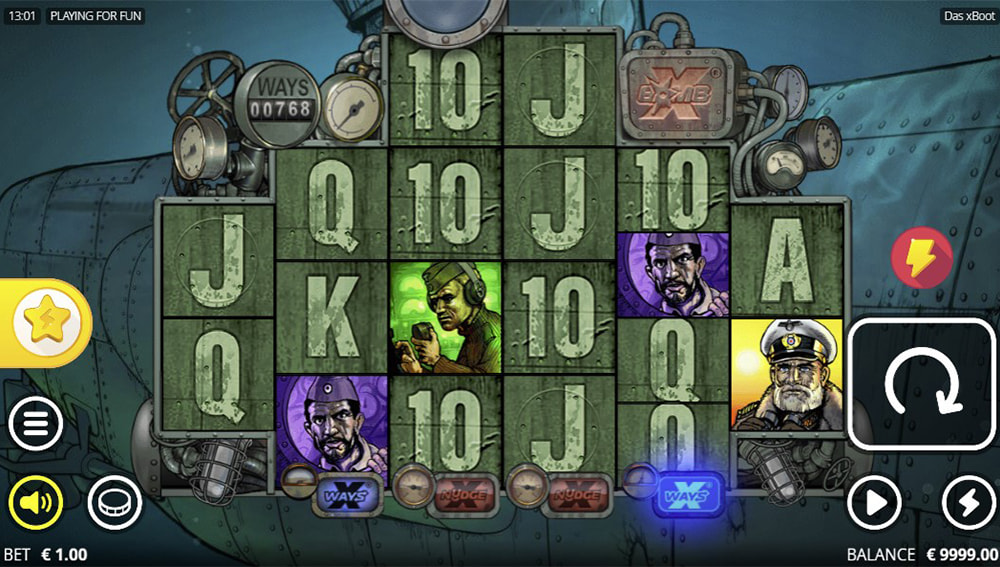Toggle the game sound speaker button
The width and height of the screenshot is (1000, 567).
[x=36, y=502]
